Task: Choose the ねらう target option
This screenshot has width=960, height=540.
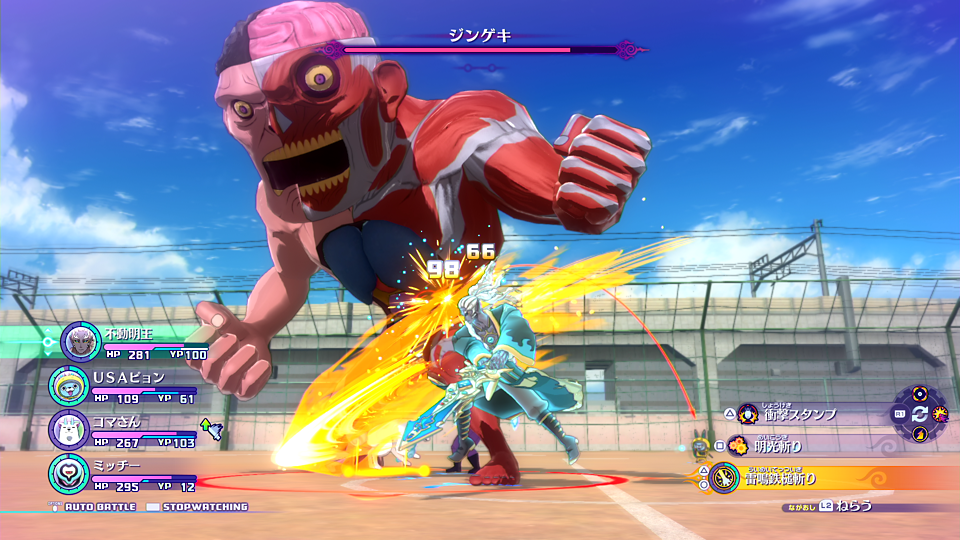Action: [x=854, y=506]
